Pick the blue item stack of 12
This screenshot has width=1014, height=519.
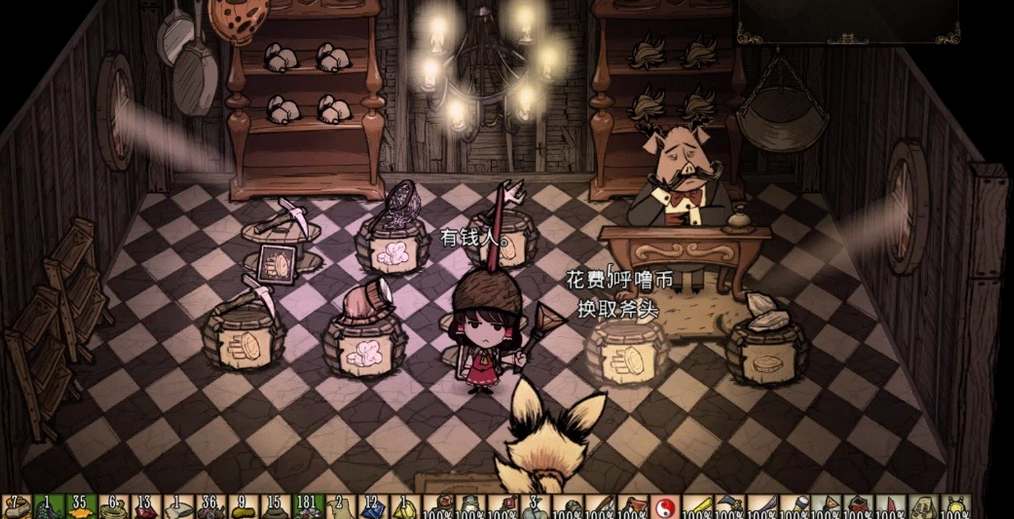click(370, 508)
